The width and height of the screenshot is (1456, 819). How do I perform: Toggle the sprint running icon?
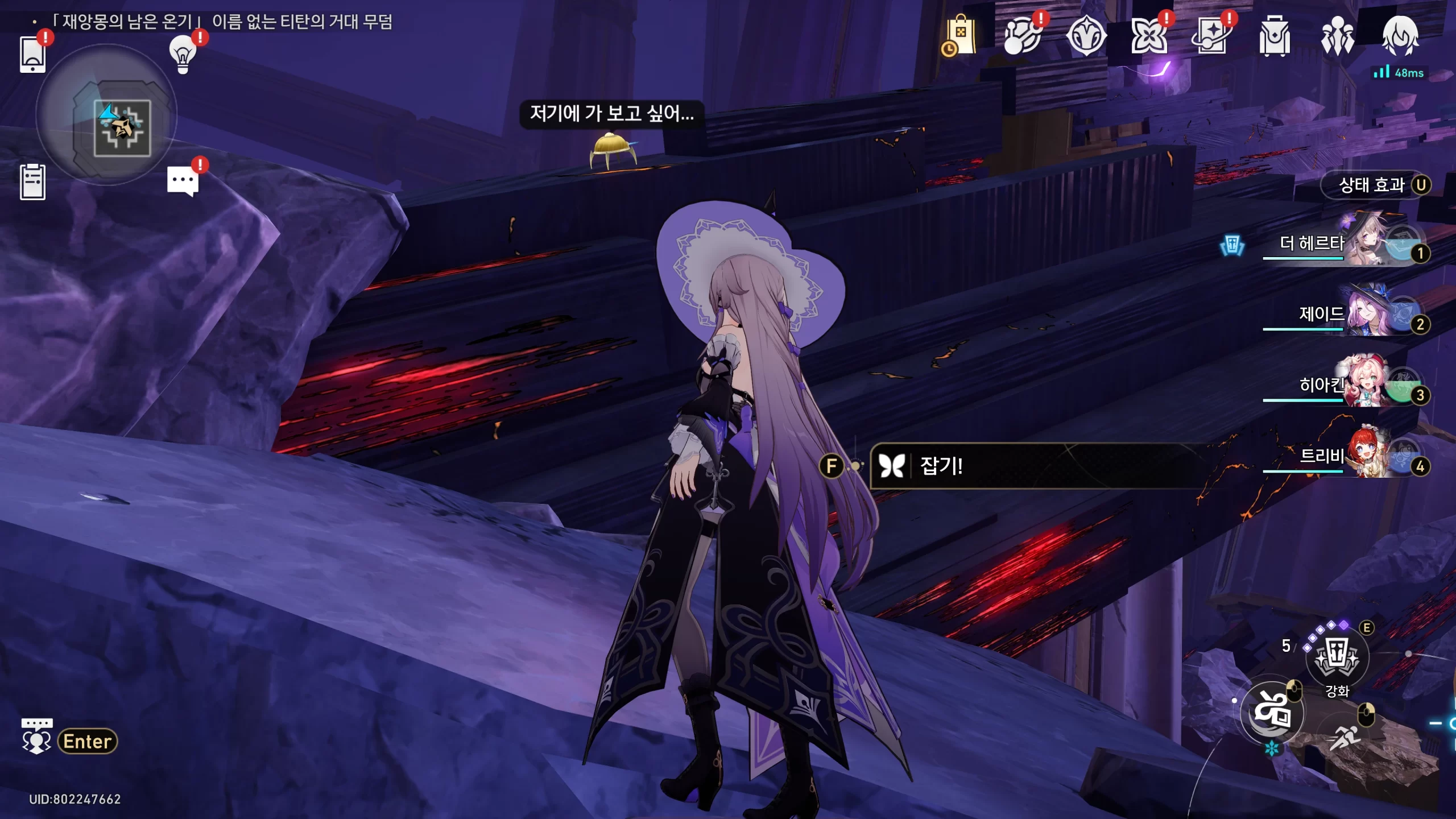pyautogui.click(x=1345, y=738)
